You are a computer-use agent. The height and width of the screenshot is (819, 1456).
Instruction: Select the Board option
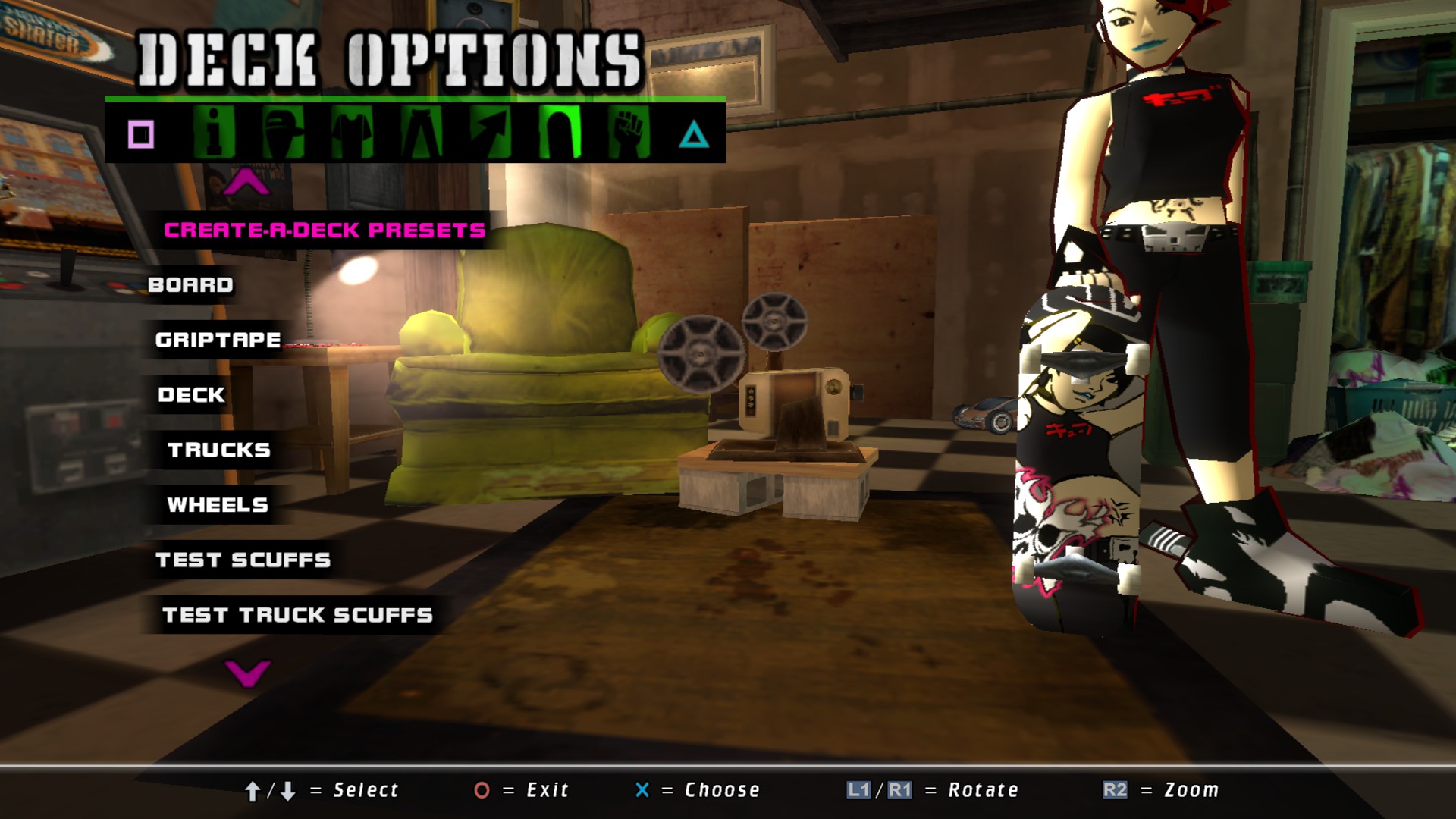tap(190, 285)
